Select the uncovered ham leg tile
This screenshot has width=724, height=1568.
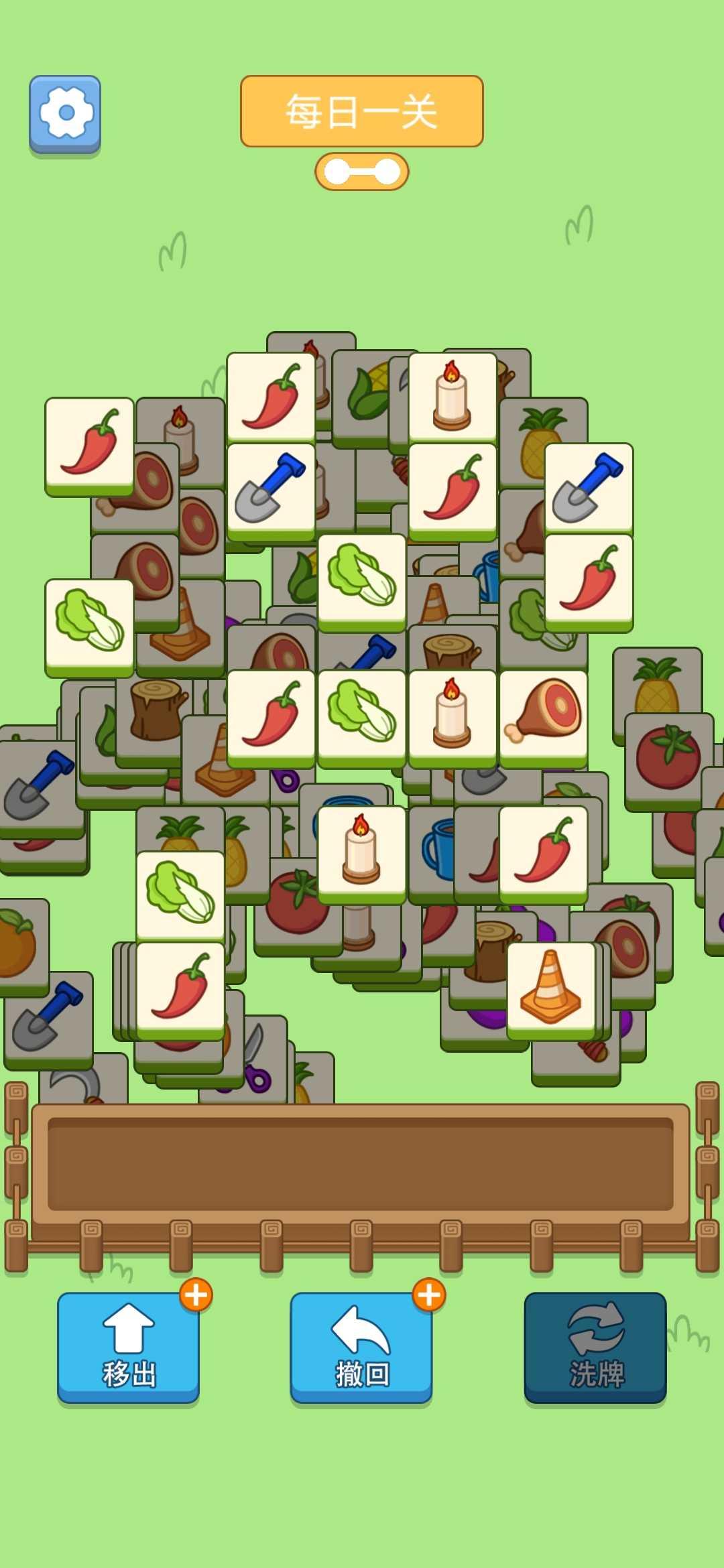click(544, 716)
